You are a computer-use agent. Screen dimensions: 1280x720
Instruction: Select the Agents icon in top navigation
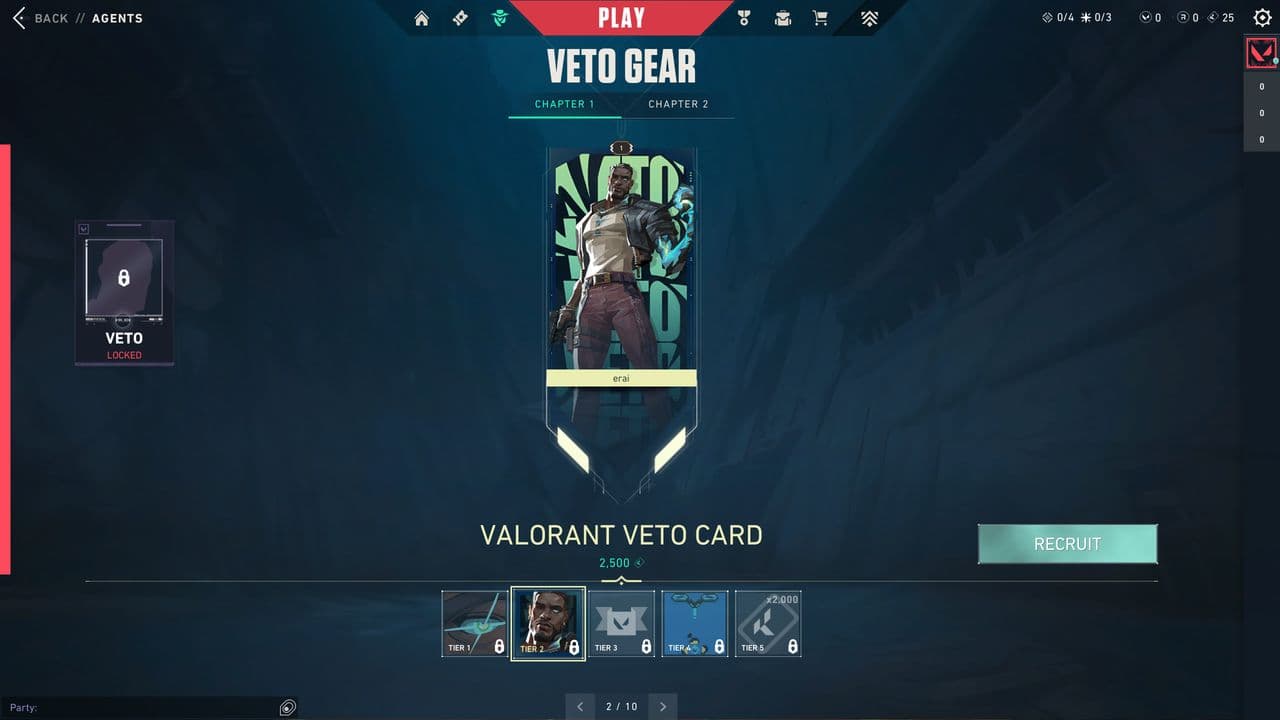point(499,17)
